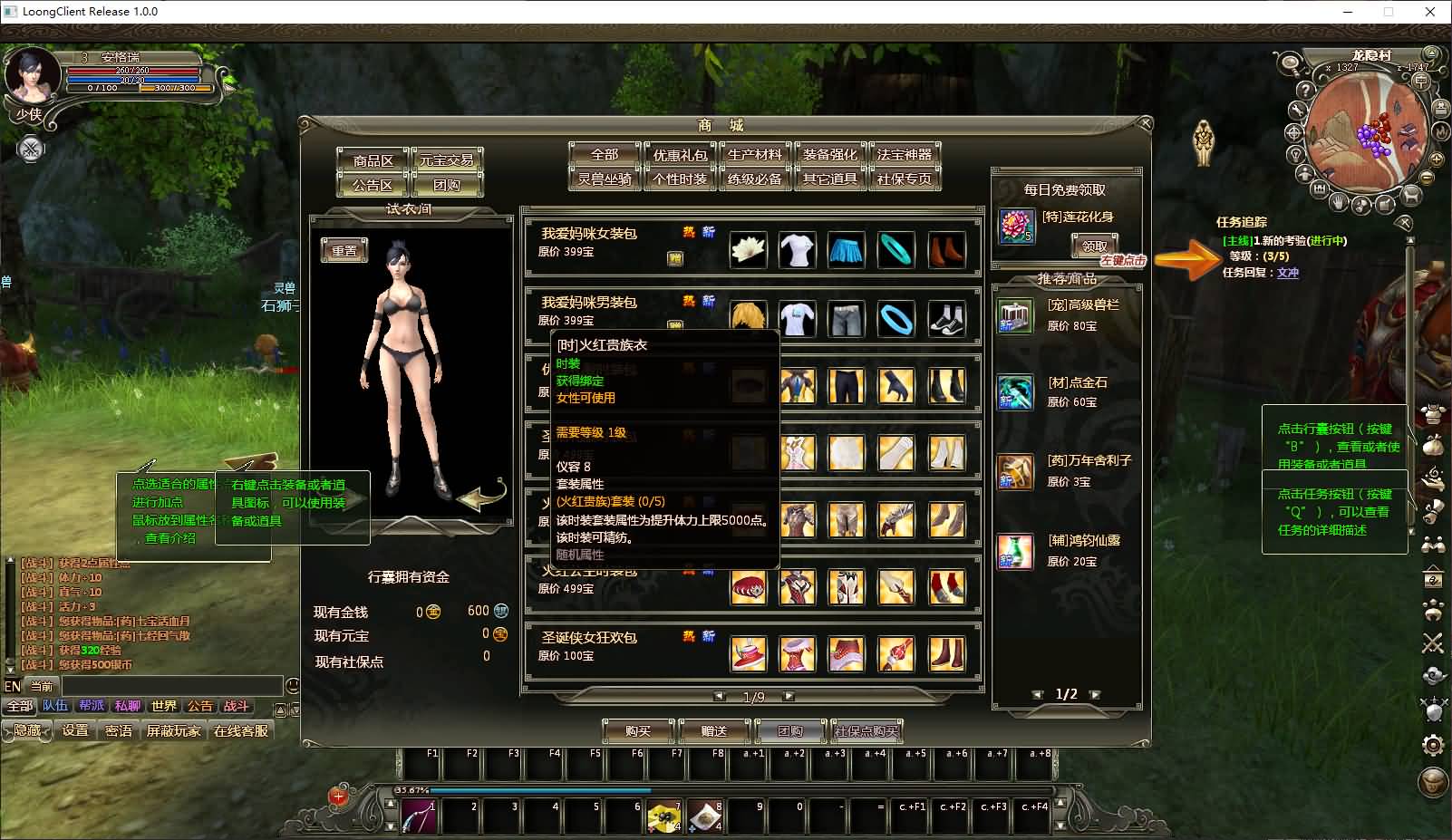Show the 装备强化 category

829,155
